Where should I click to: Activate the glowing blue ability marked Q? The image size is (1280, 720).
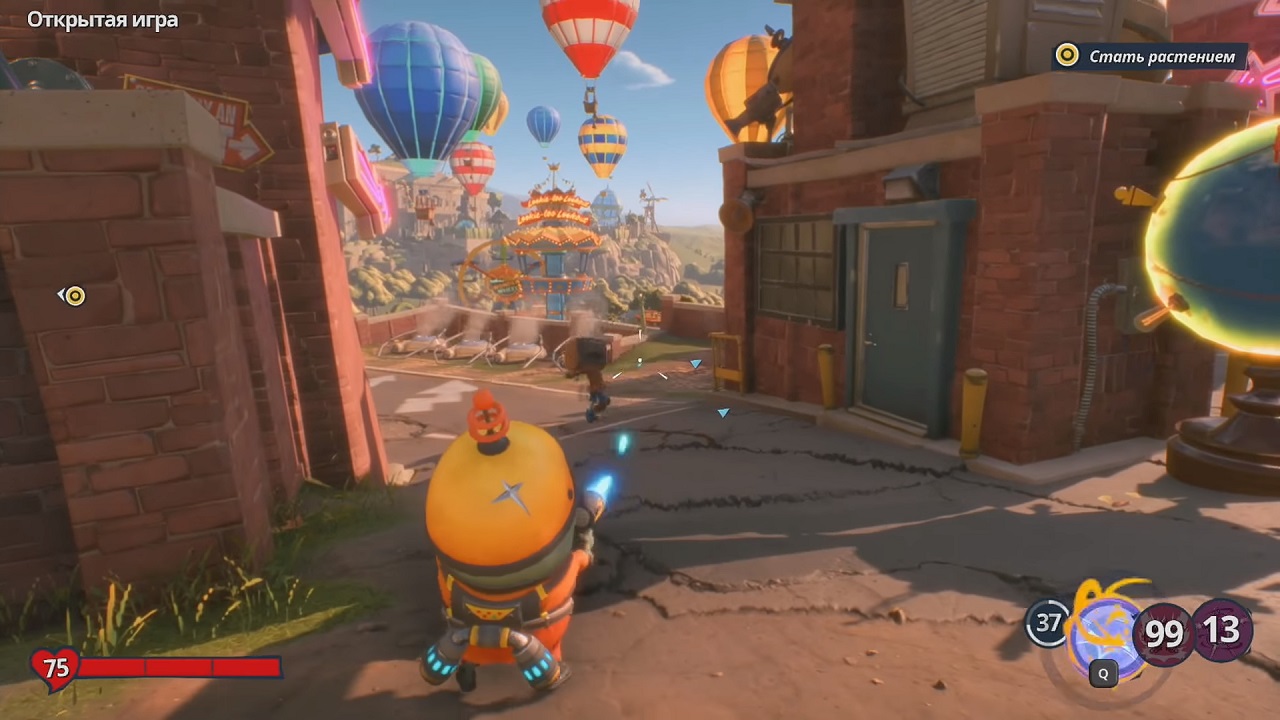(1104, 637)
